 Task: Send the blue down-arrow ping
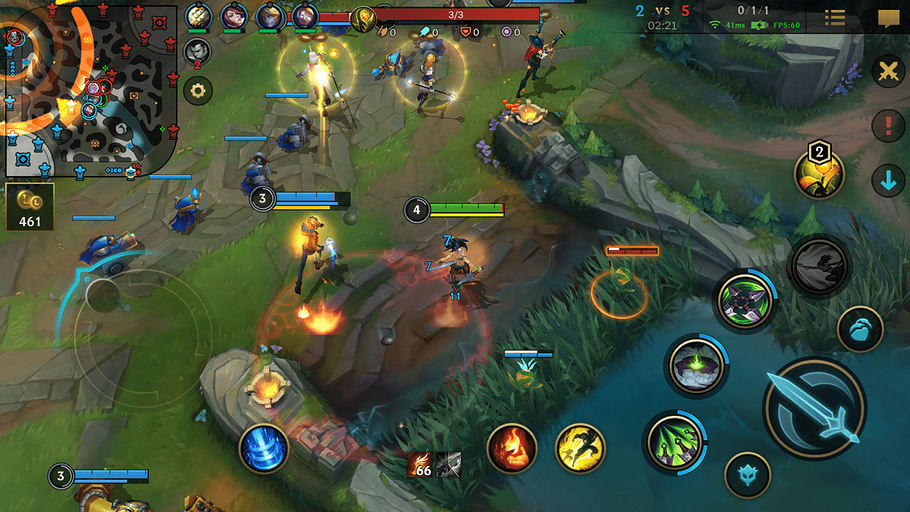point(887,181)
